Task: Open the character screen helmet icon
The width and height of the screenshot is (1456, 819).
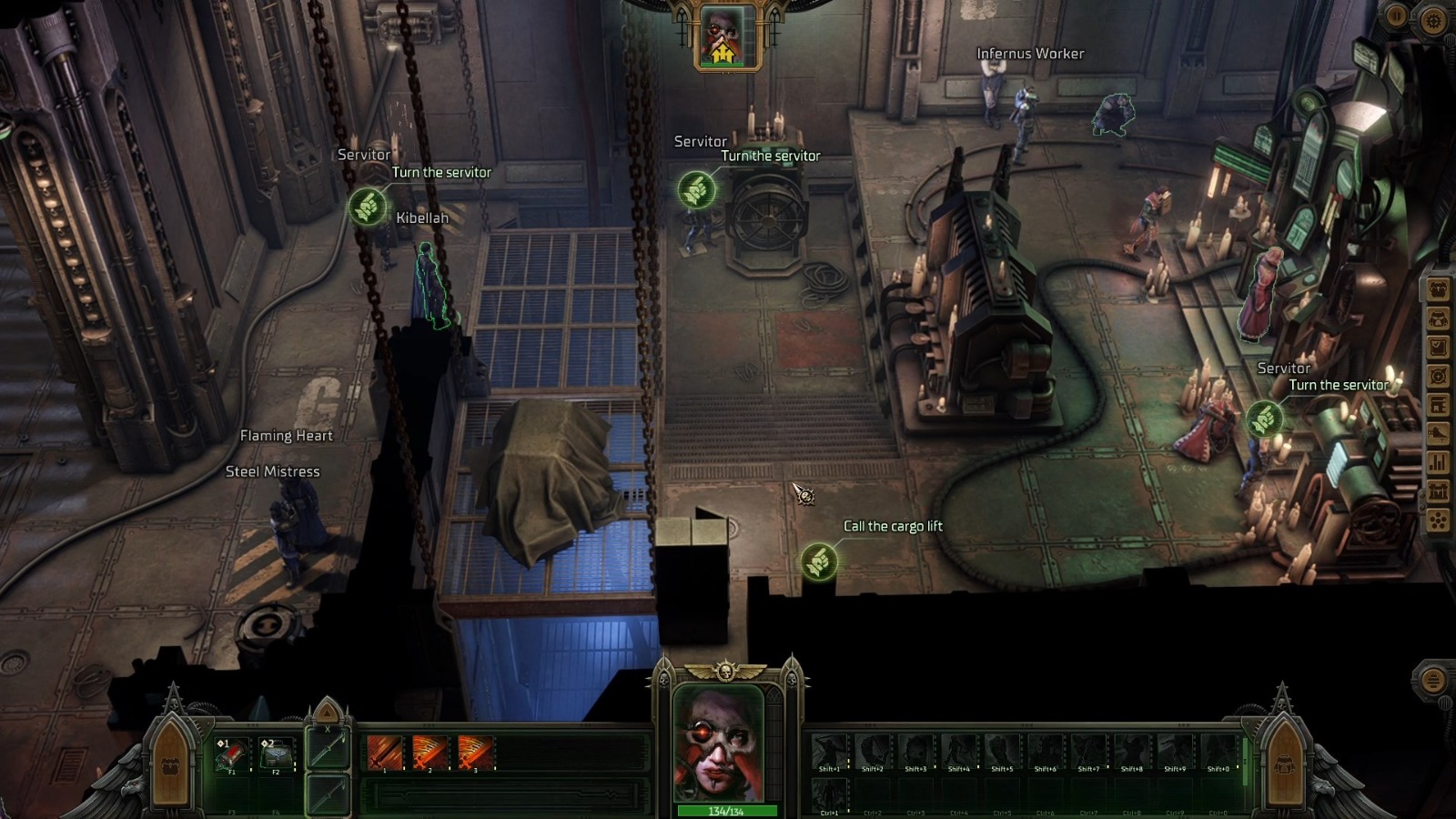Action: point(1438,318)
